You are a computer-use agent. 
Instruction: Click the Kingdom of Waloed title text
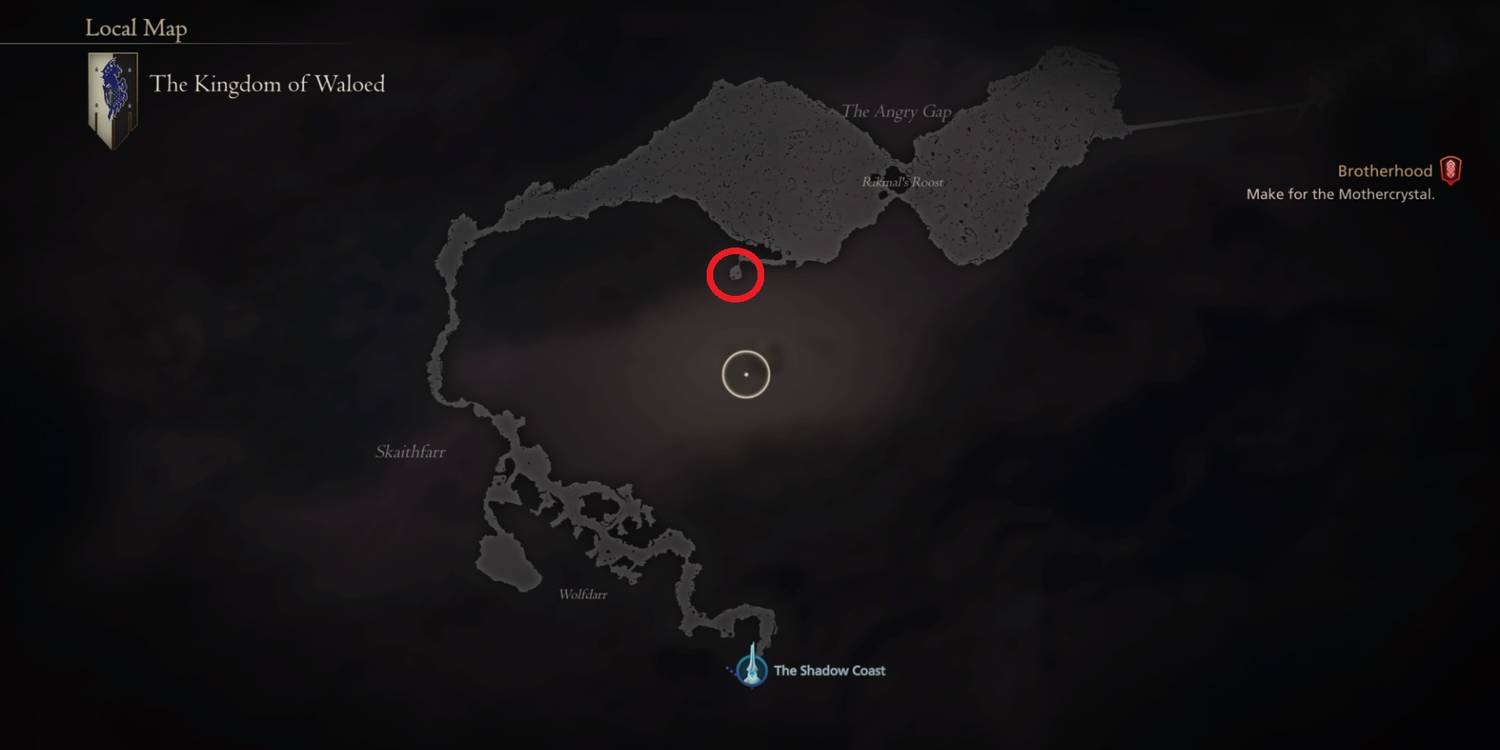267,84
